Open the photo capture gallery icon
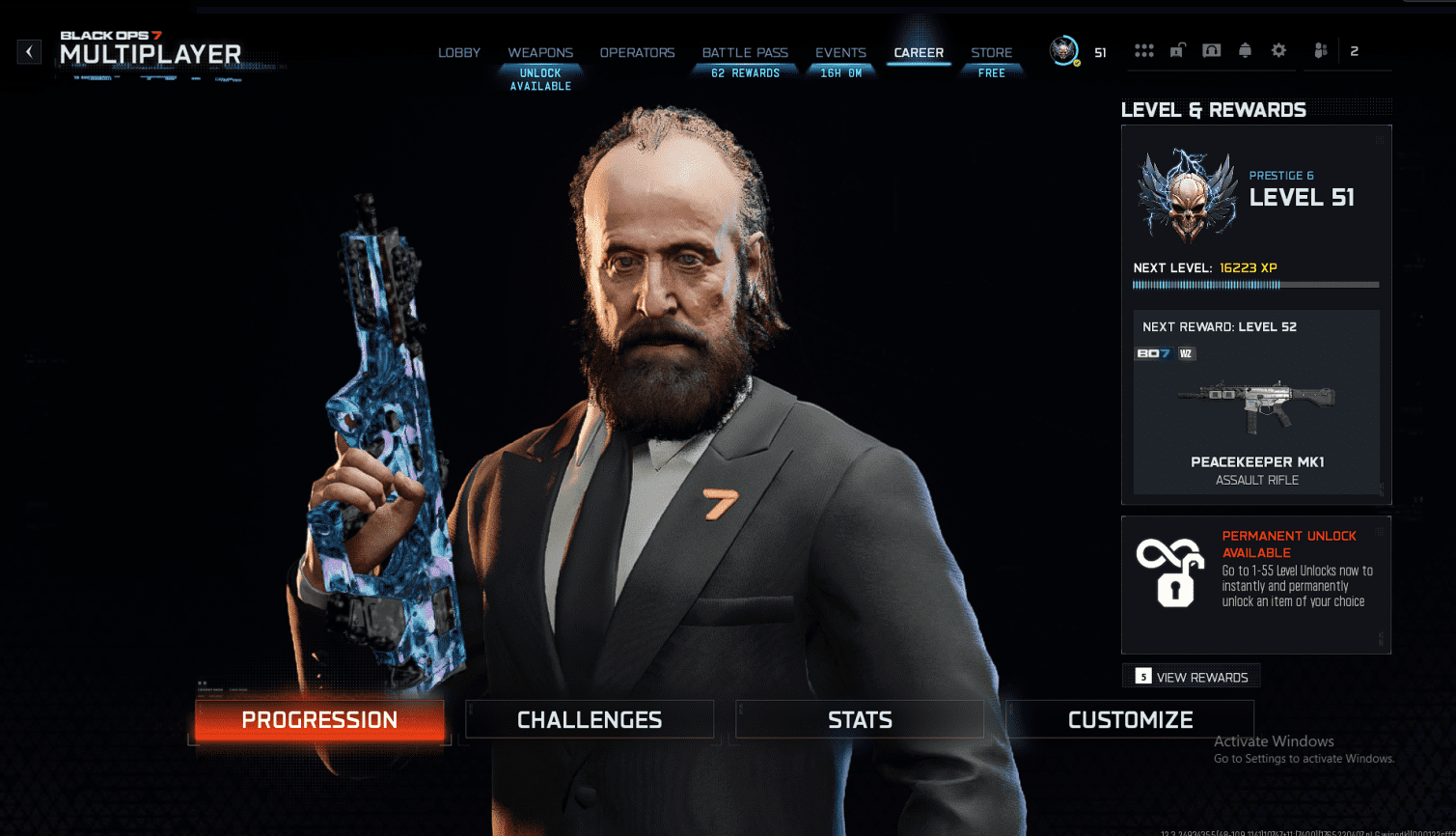The image size is (1456, 836). pyautogui.click(x=1211, y=50)
